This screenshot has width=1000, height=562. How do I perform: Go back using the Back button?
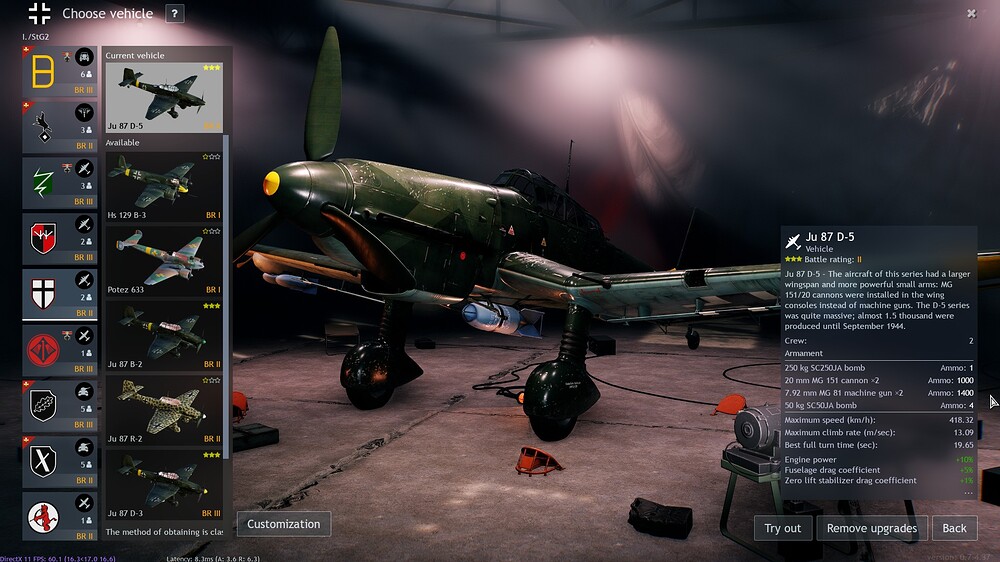(955, 528)
